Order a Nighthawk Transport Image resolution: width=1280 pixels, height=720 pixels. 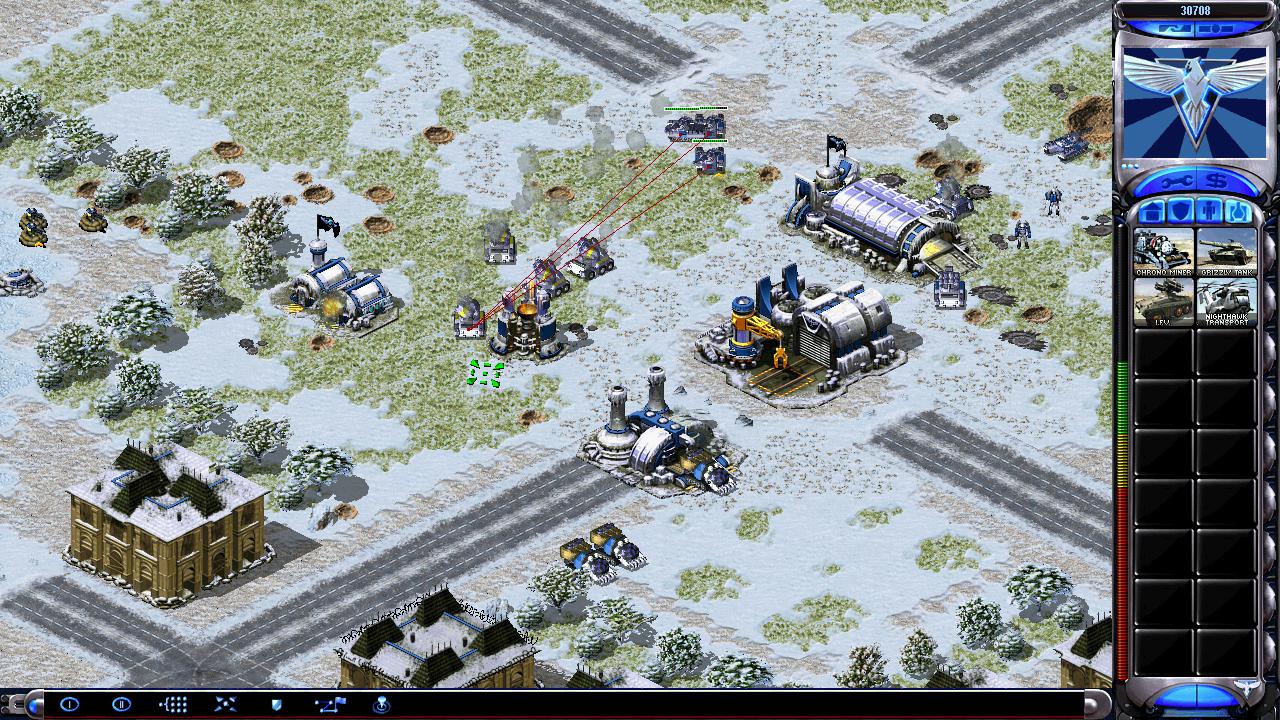click(x=1226, y=302)
